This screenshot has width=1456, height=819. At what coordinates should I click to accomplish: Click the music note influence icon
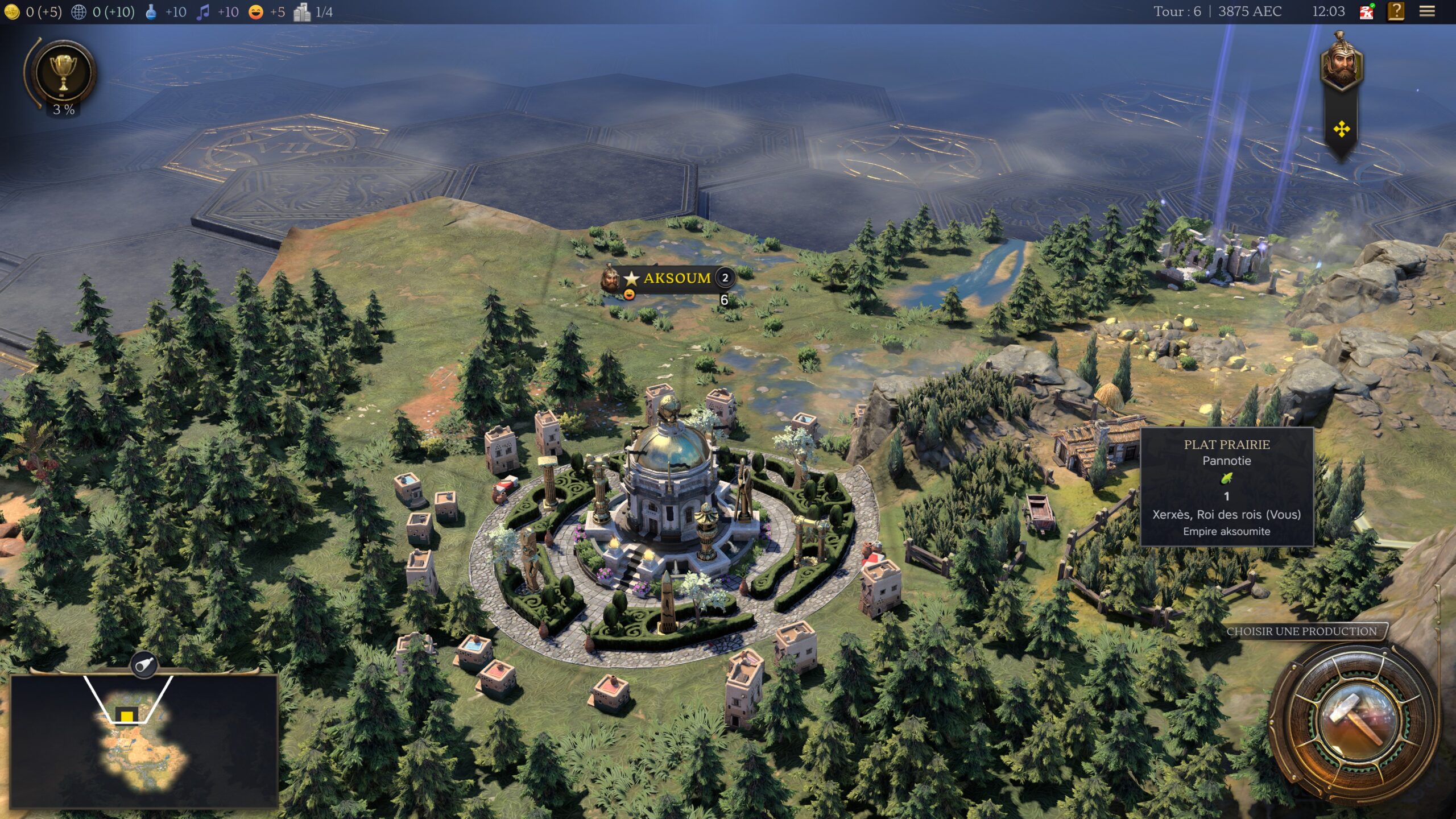(x=203, y=10)
